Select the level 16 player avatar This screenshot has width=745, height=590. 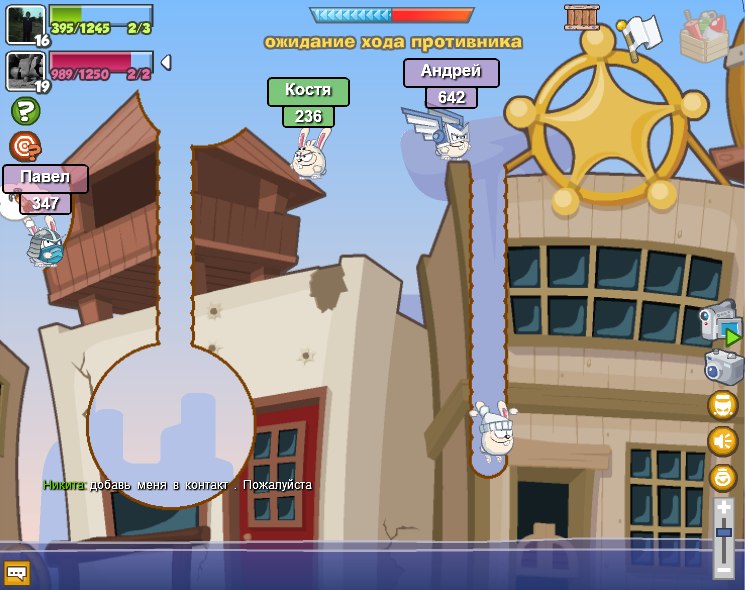point(25,23)
